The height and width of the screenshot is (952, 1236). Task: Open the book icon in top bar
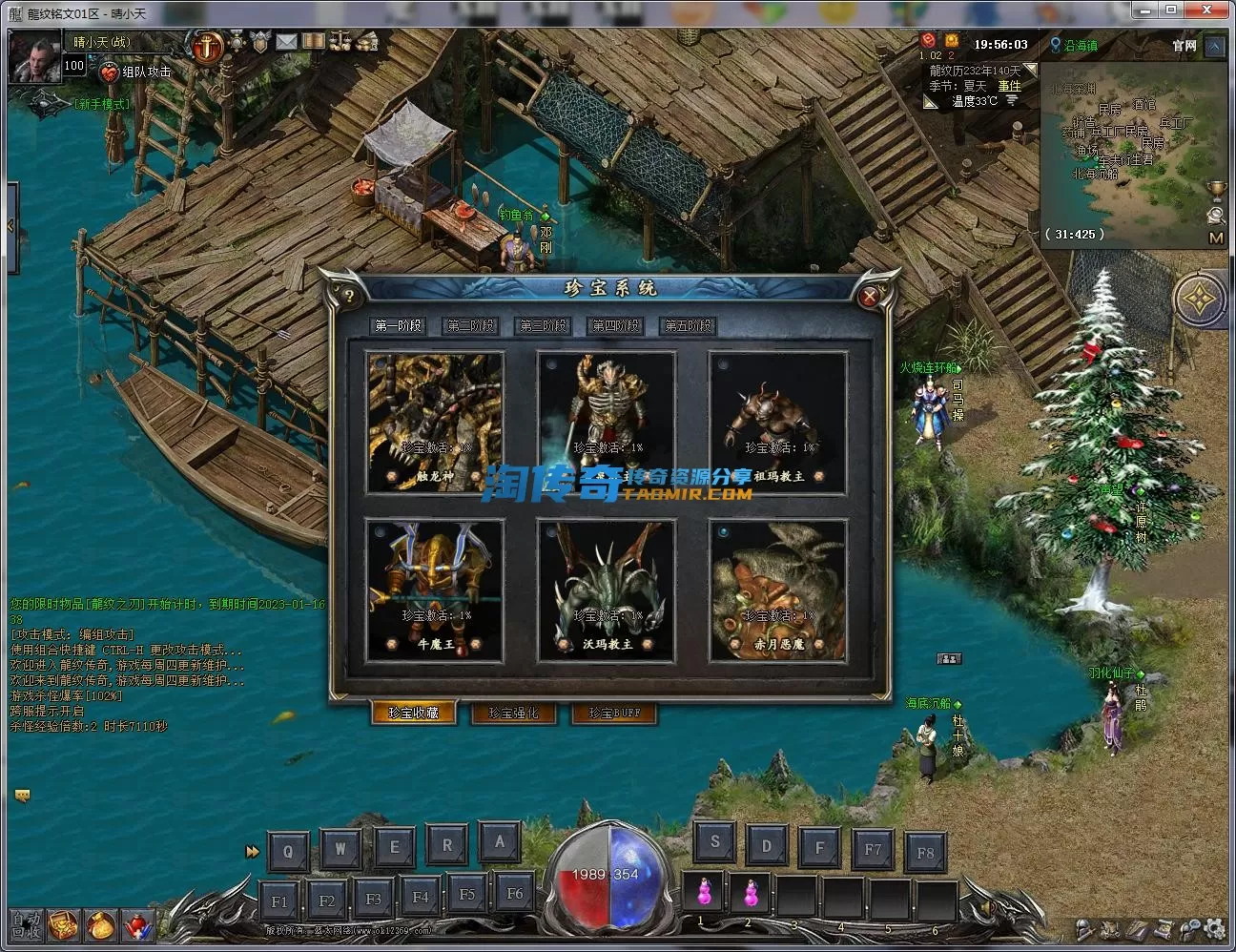313,42
